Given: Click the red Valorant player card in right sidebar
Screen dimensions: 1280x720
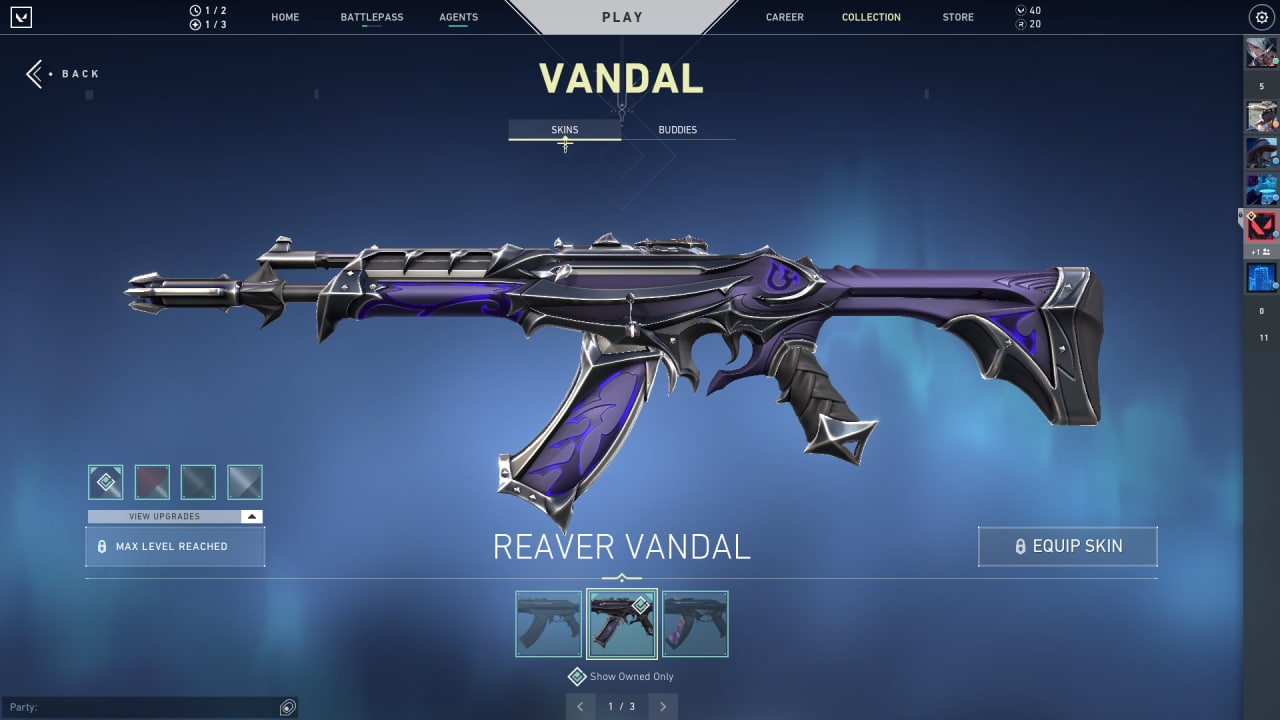Looking at the screenshot, I should pyautogui.click(x=1259, y=225).
